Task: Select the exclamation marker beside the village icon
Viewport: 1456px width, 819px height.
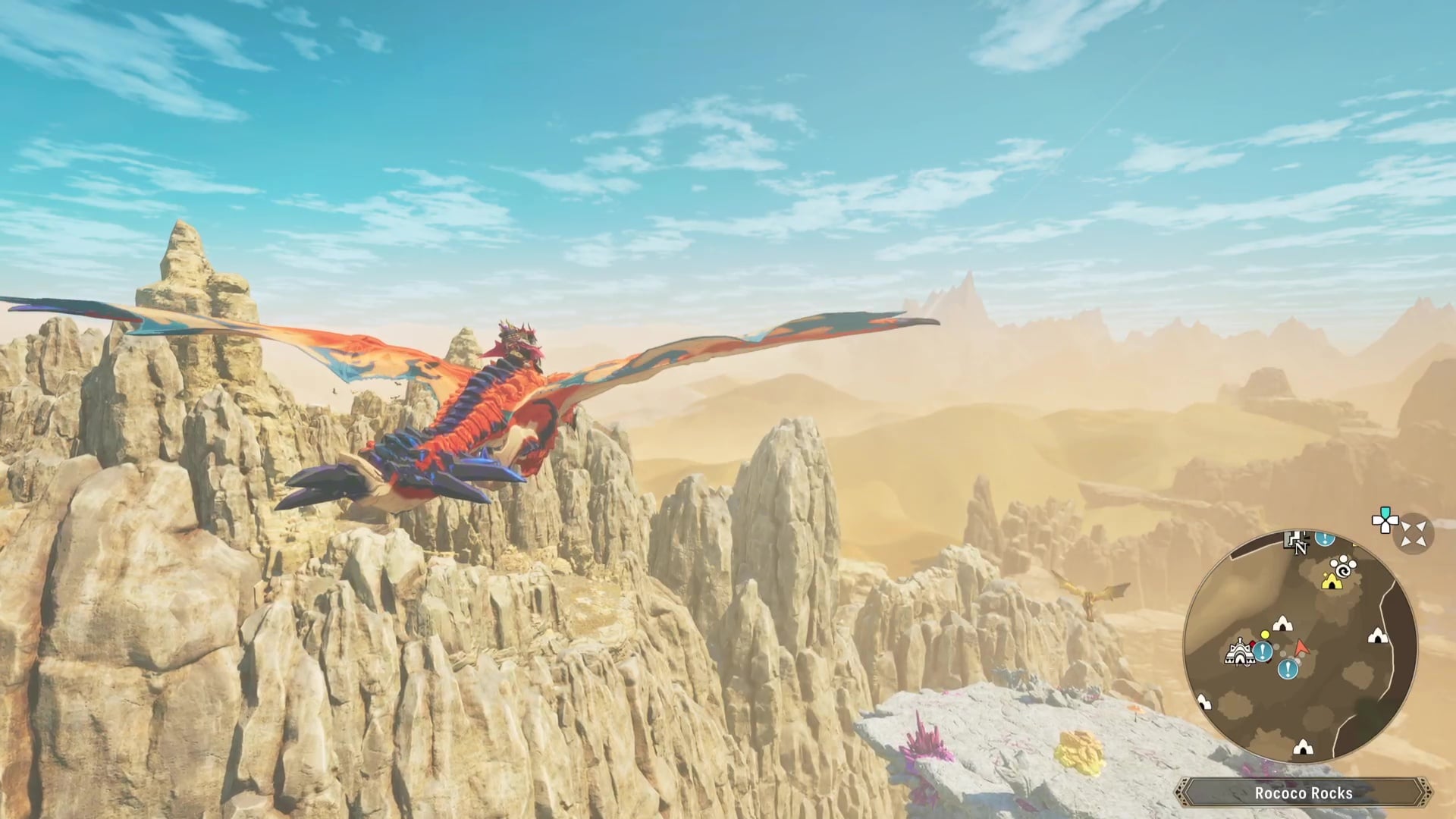Action: (1263, 651)
